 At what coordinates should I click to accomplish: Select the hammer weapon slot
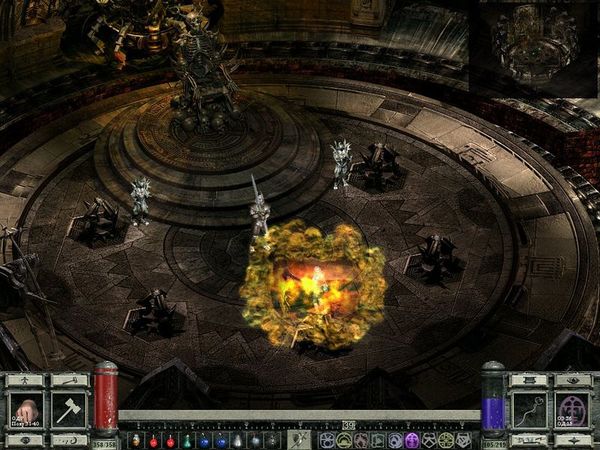69,410
